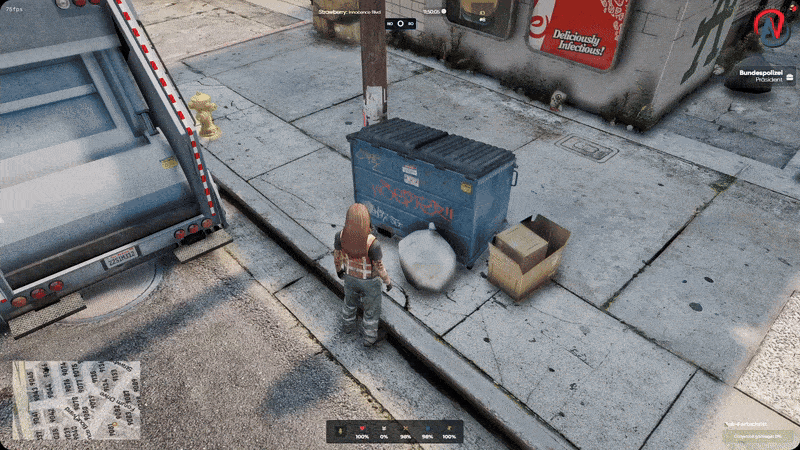Screen dimensions: 800x450
Task: Select the Bundespolizei Präsident job badge
Action: pos(762,78)
